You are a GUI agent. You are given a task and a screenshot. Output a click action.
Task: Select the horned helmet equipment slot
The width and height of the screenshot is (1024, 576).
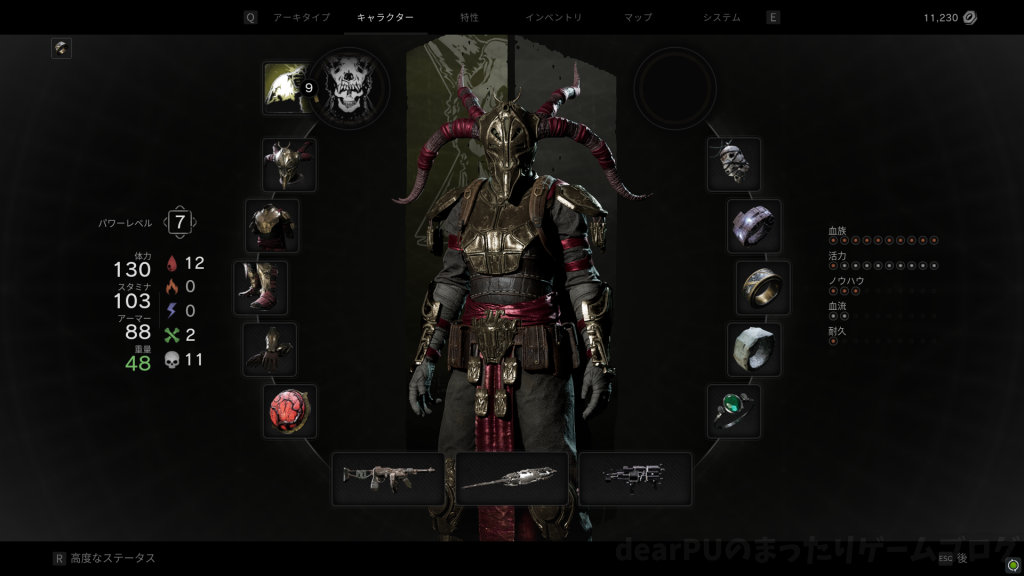pyautogui.click(x=289, y=164)
